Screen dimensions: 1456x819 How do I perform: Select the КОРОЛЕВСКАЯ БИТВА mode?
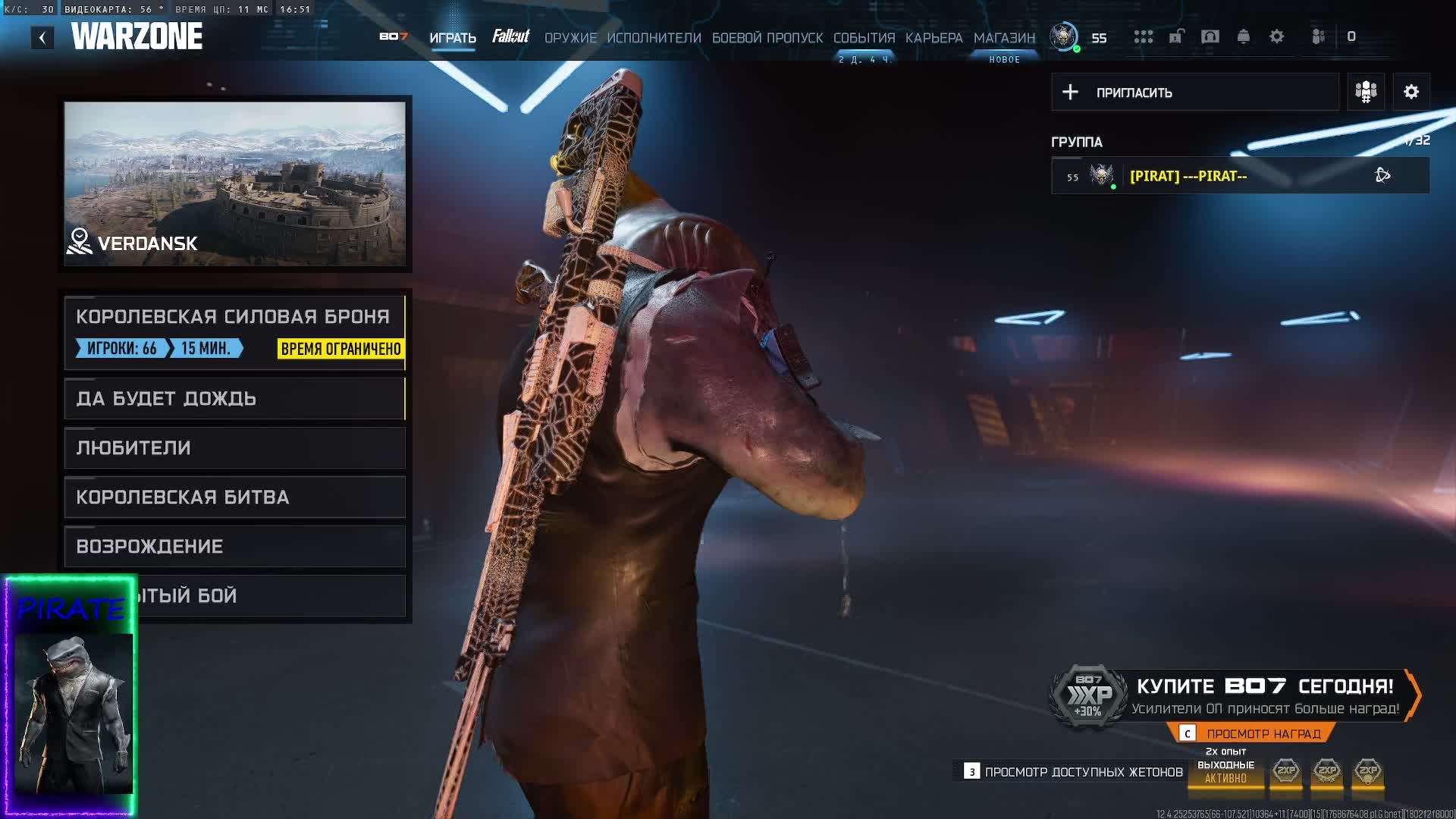pos(235,497)
